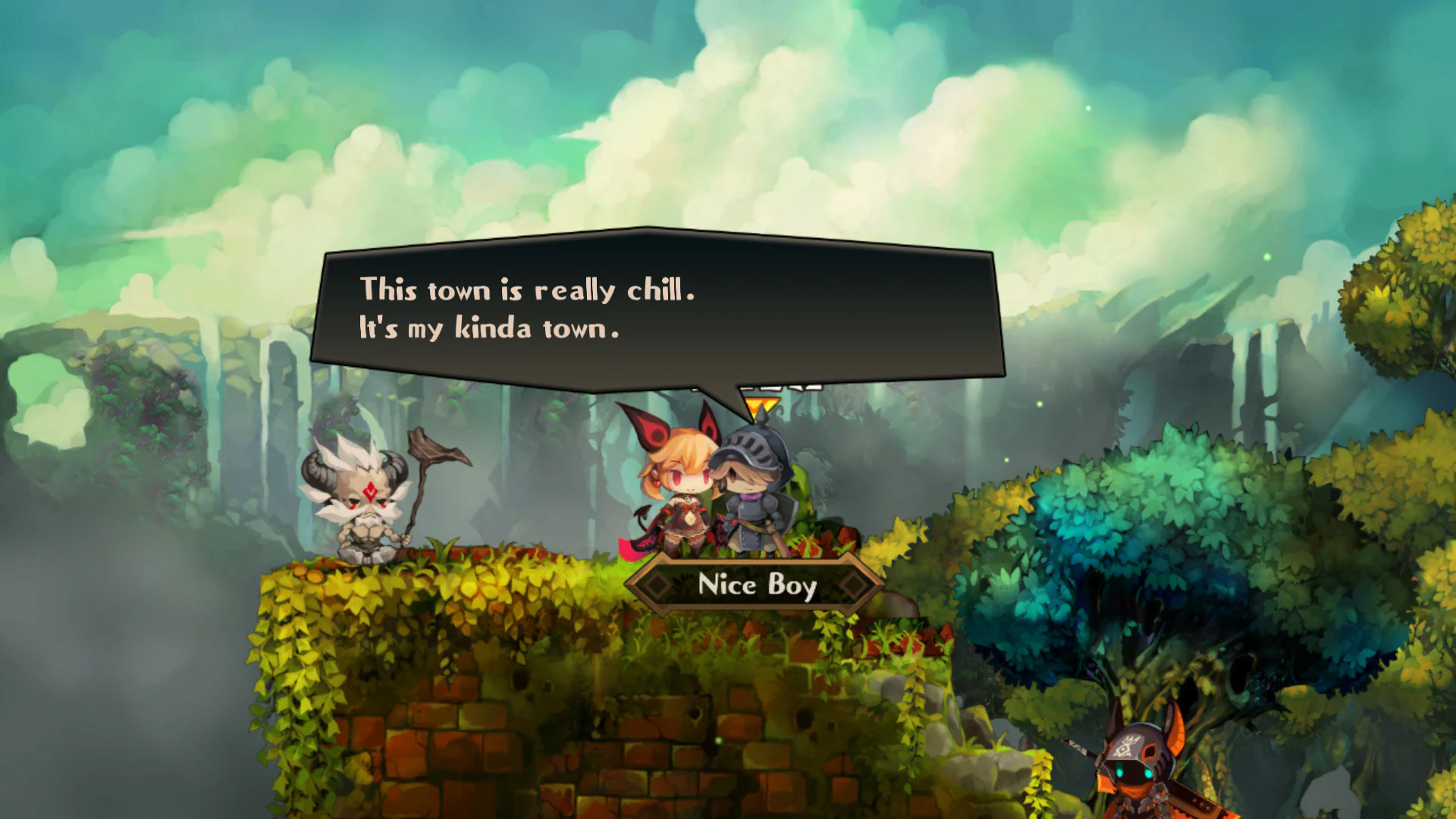
Task: Select the dialogue line 'This town is really chill.'
Action: (x=529, y=290)
